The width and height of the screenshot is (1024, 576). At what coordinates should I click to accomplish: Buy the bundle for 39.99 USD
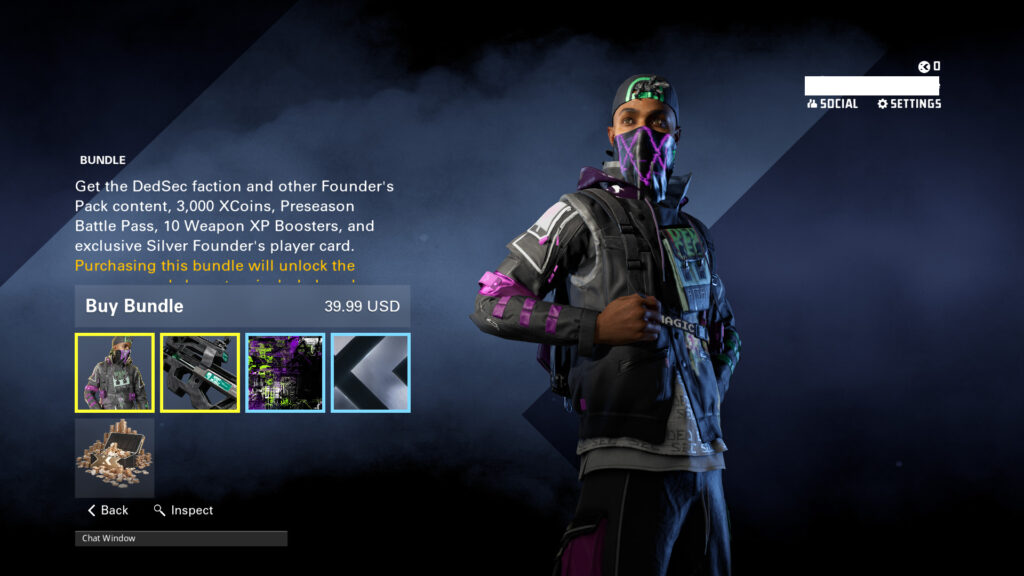pyautogui.click(x=242, y=306)
